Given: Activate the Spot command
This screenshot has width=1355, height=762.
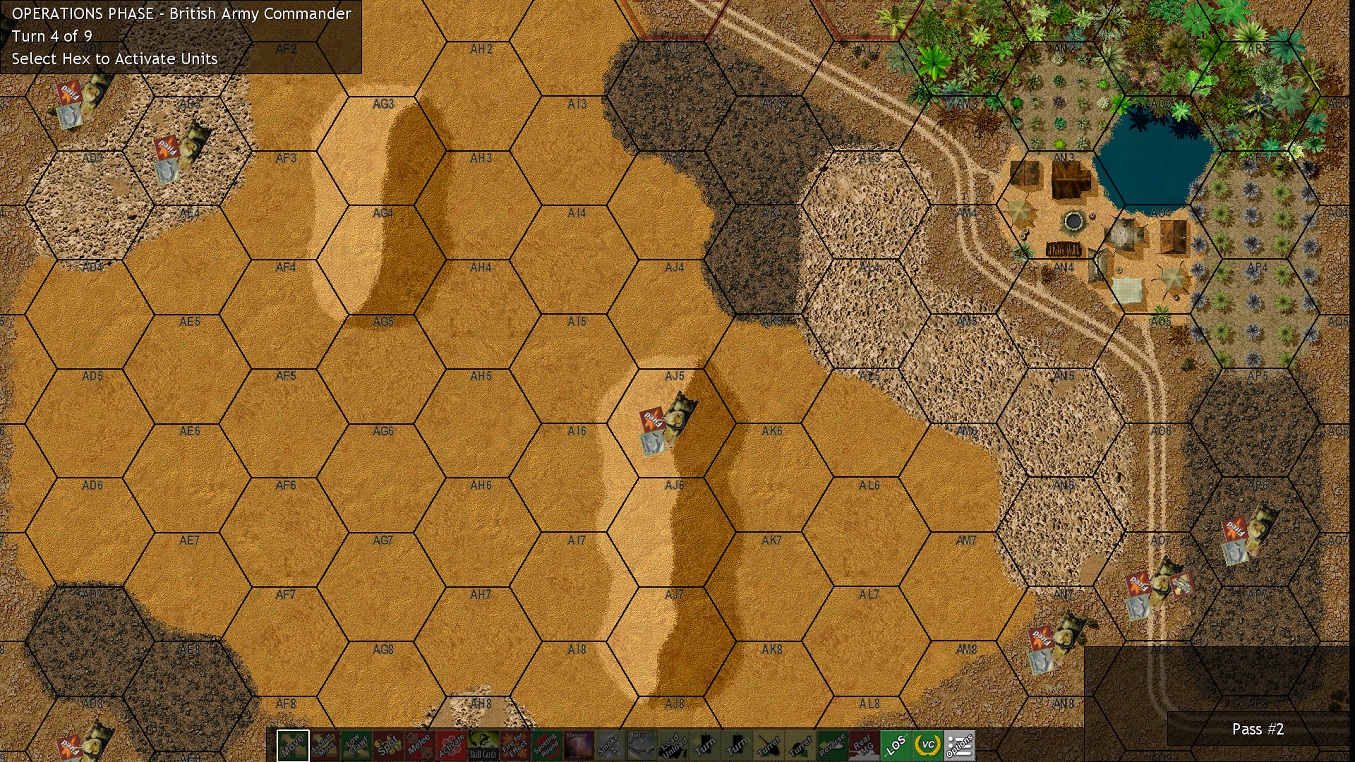Looking at the screenshot, I should point(388,744).
